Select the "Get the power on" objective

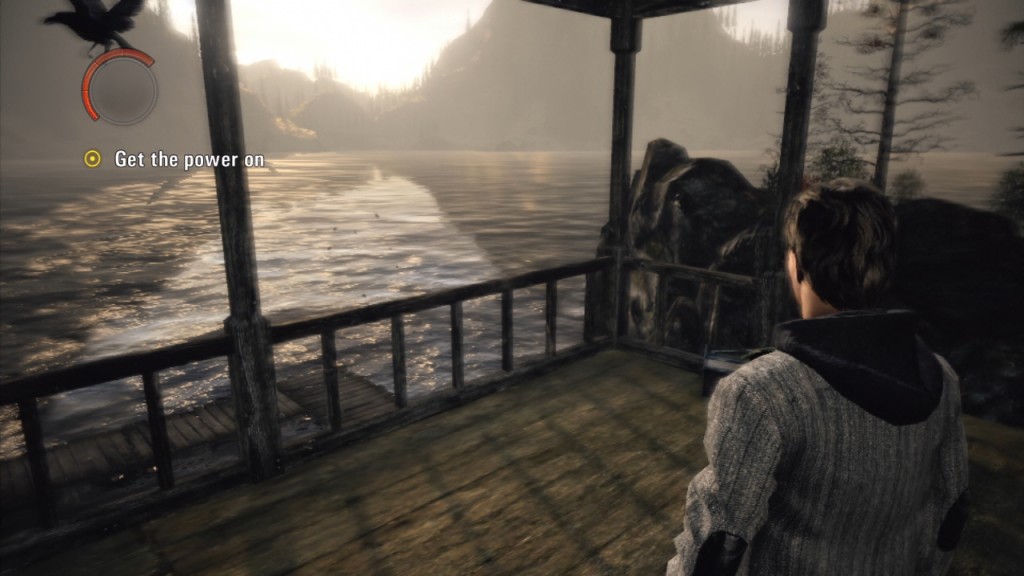[174, 159]
